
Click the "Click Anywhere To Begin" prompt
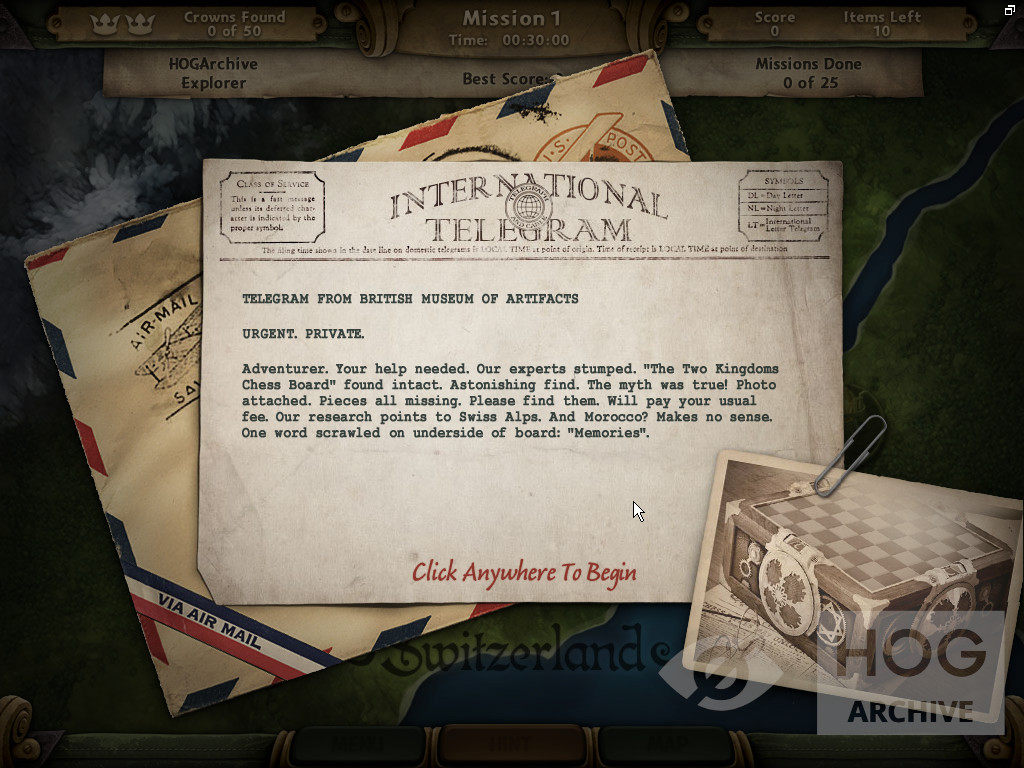524,572
